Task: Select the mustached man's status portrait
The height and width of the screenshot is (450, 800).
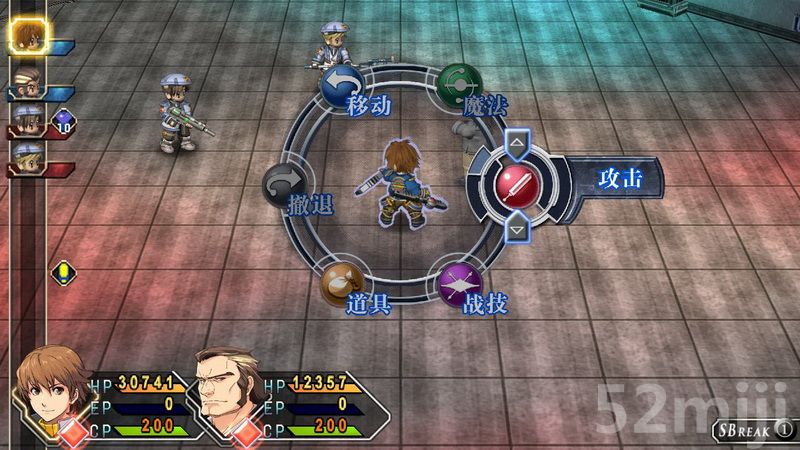Action: click(x=222, y=388)
